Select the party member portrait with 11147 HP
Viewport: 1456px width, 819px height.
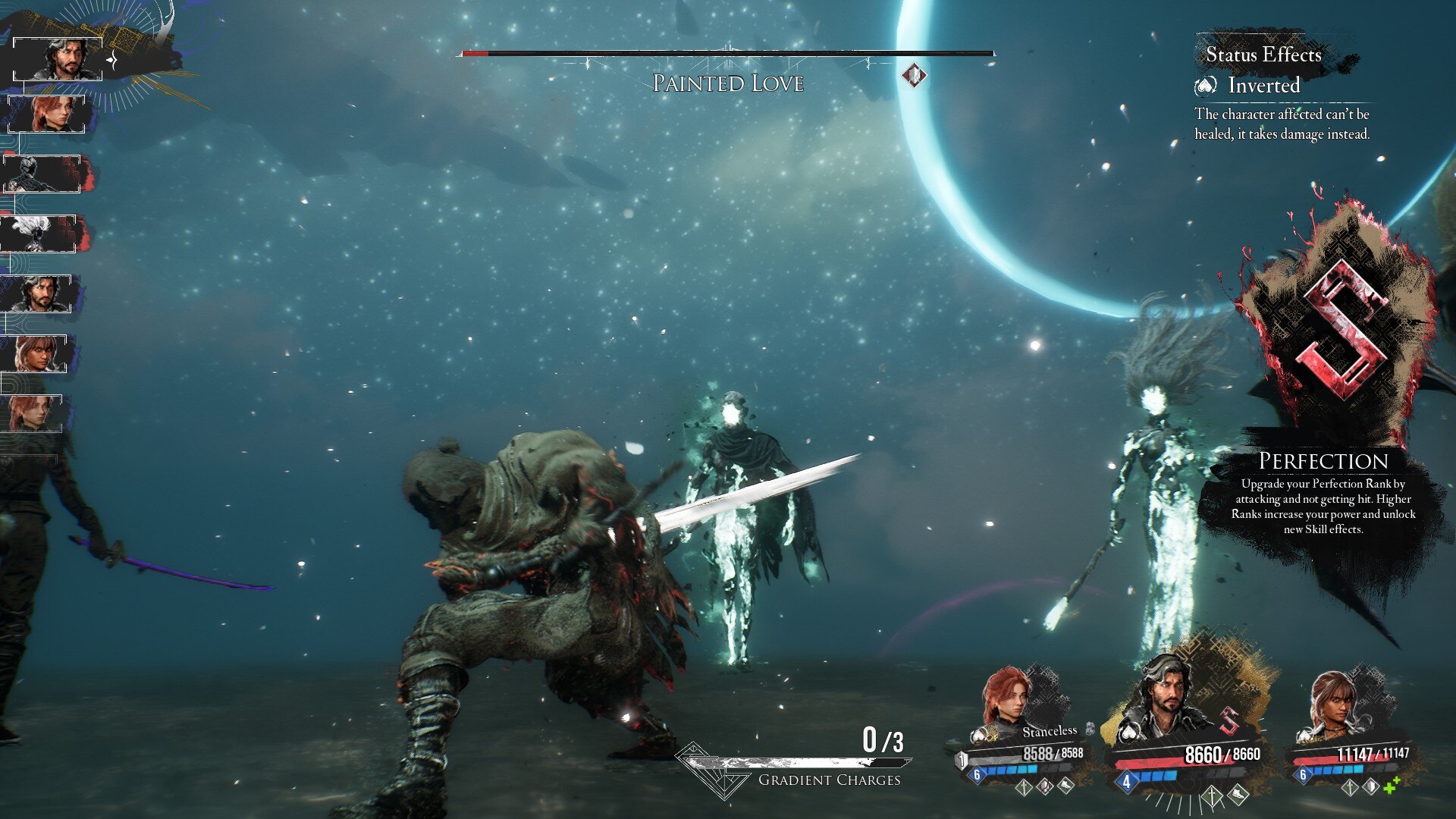coord(1336,701)
